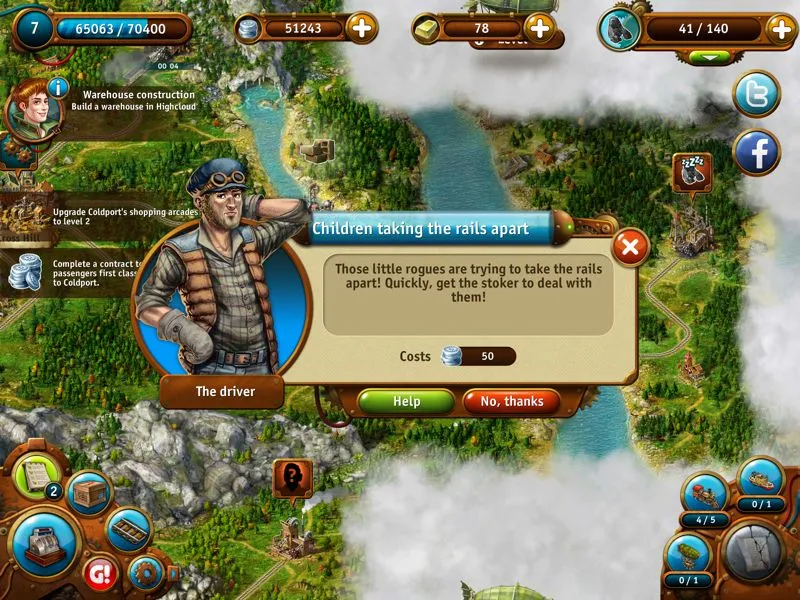Select the airship fleet icon
This screenshot has height=600, width=800.
click(689, 555)
